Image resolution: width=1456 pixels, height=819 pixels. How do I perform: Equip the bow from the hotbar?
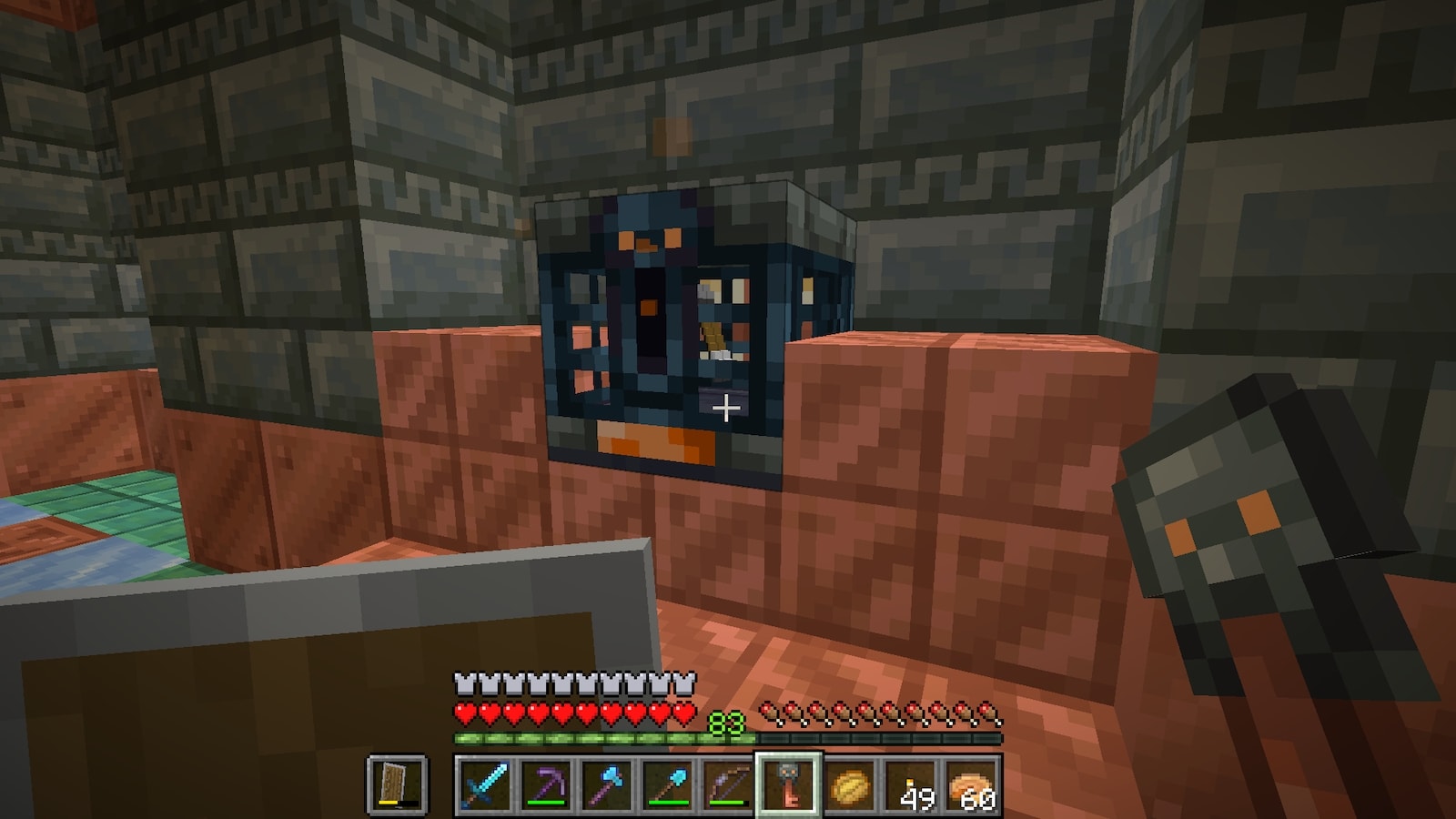pos(729,784)
